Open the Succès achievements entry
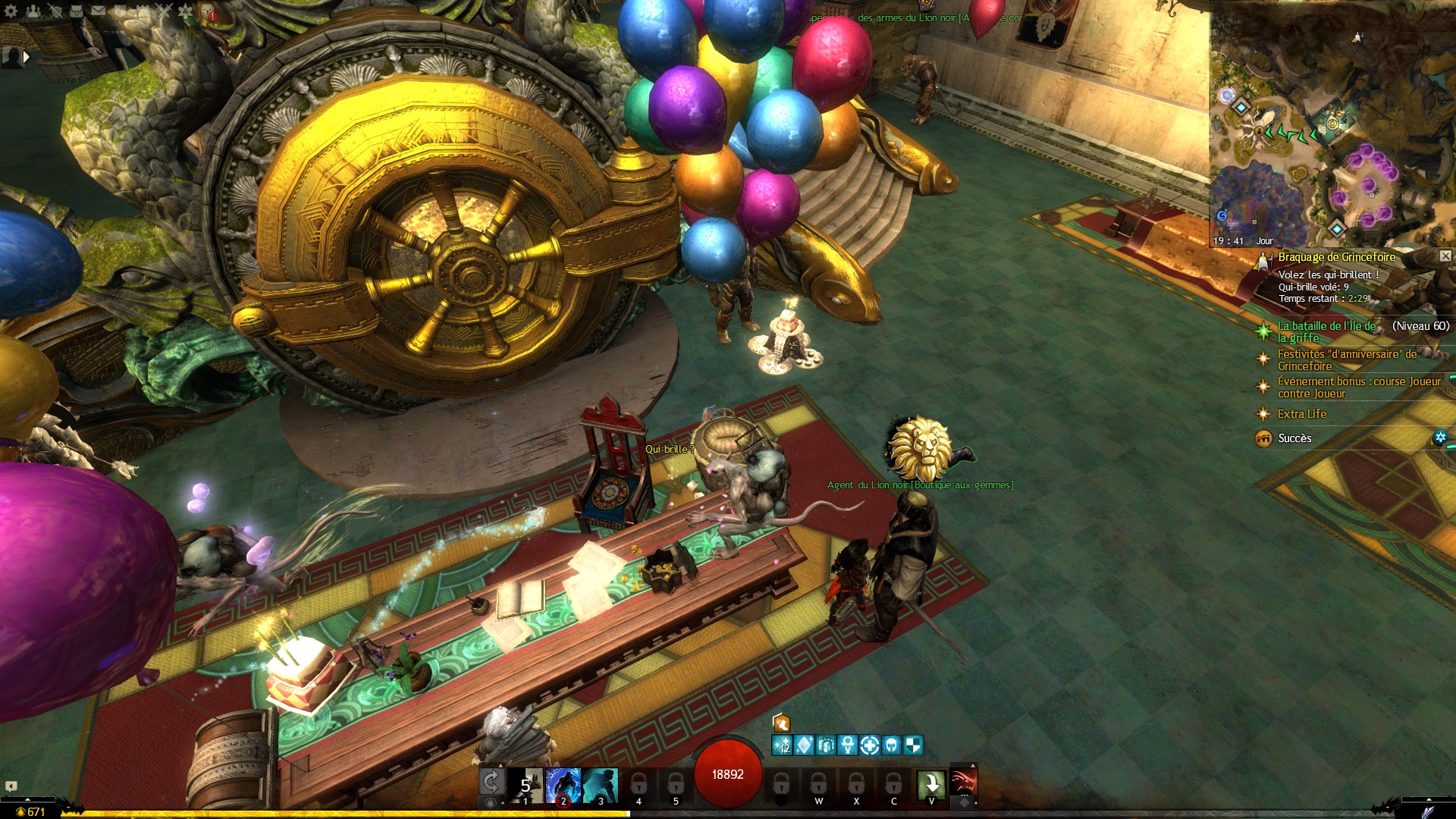The height and width of the screenshot is (819, 1456). [1294, 438]
